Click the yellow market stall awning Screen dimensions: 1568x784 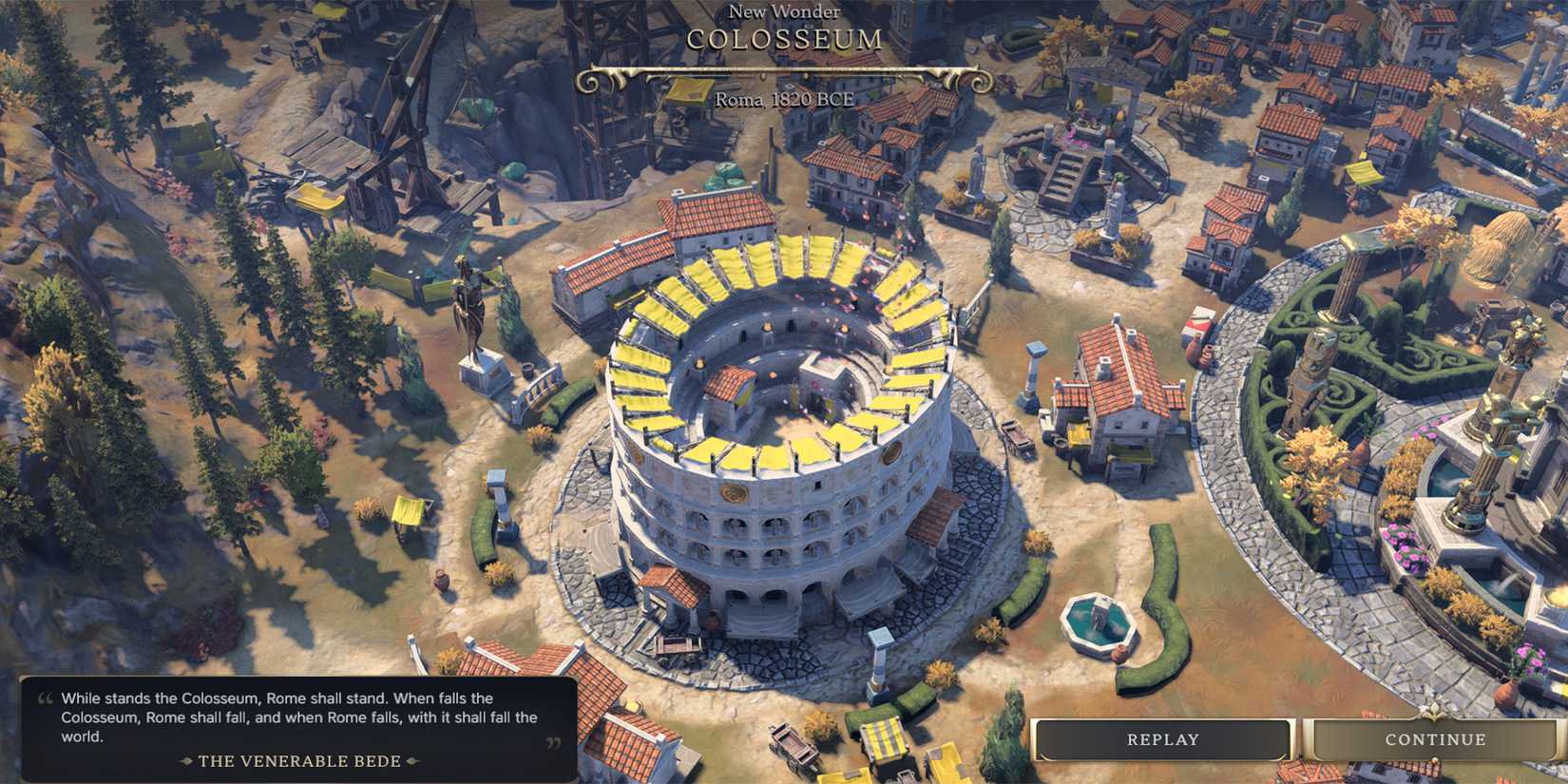(x=884, y=736)
